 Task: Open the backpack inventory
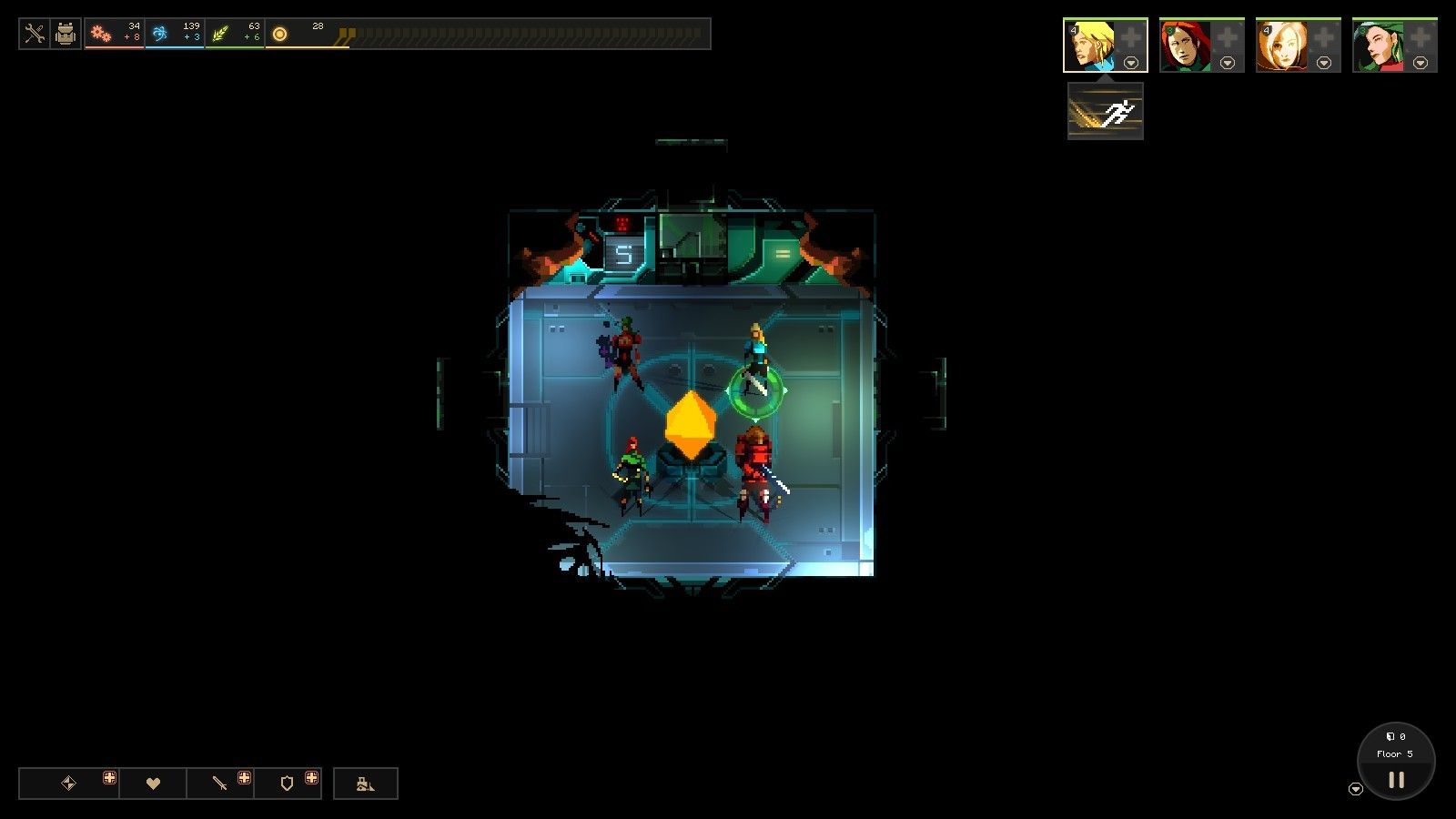coord(66,35)
